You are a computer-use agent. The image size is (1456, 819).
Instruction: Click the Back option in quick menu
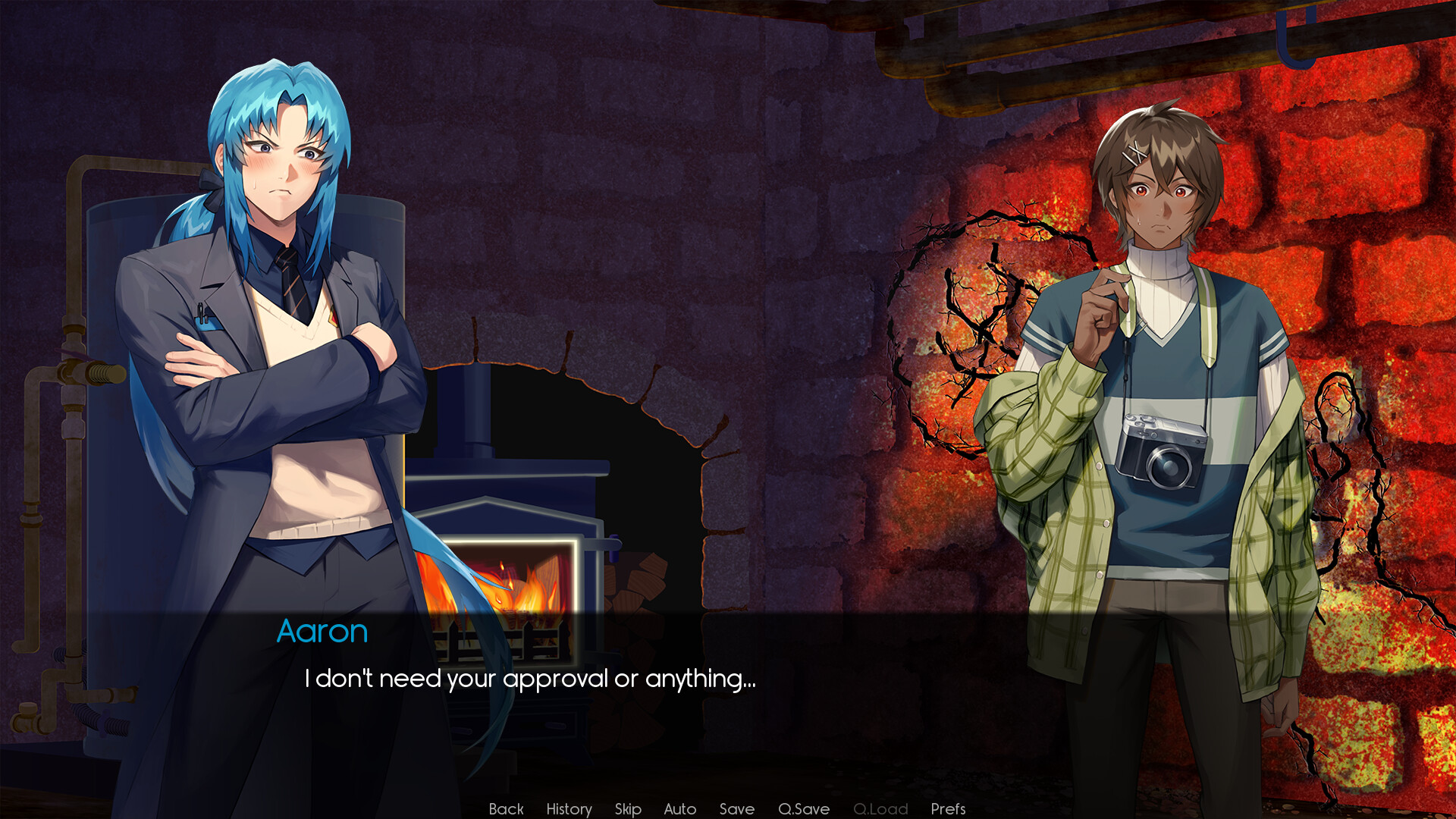506,808
